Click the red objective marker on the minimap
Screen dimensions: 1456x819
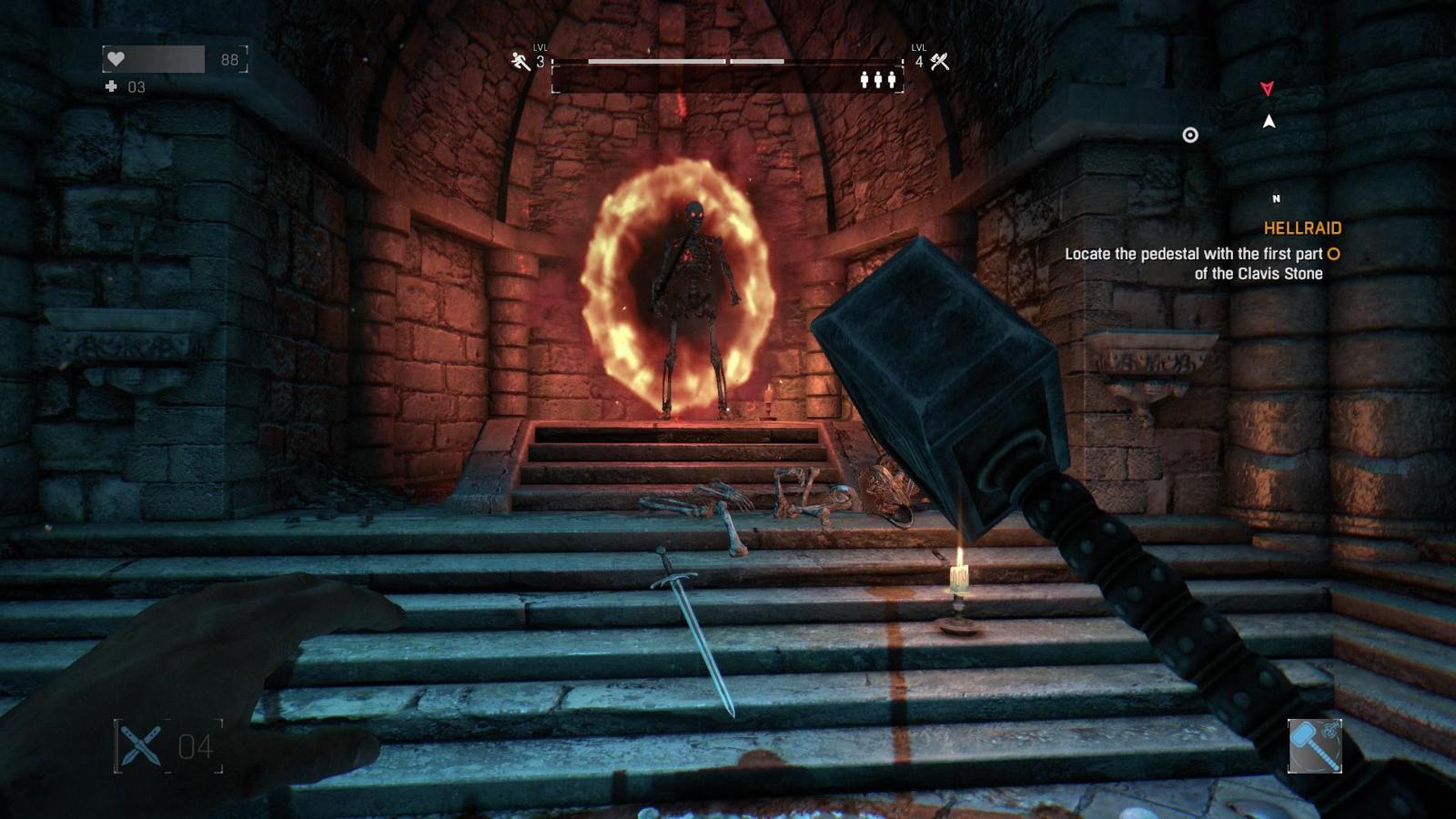1266,88
